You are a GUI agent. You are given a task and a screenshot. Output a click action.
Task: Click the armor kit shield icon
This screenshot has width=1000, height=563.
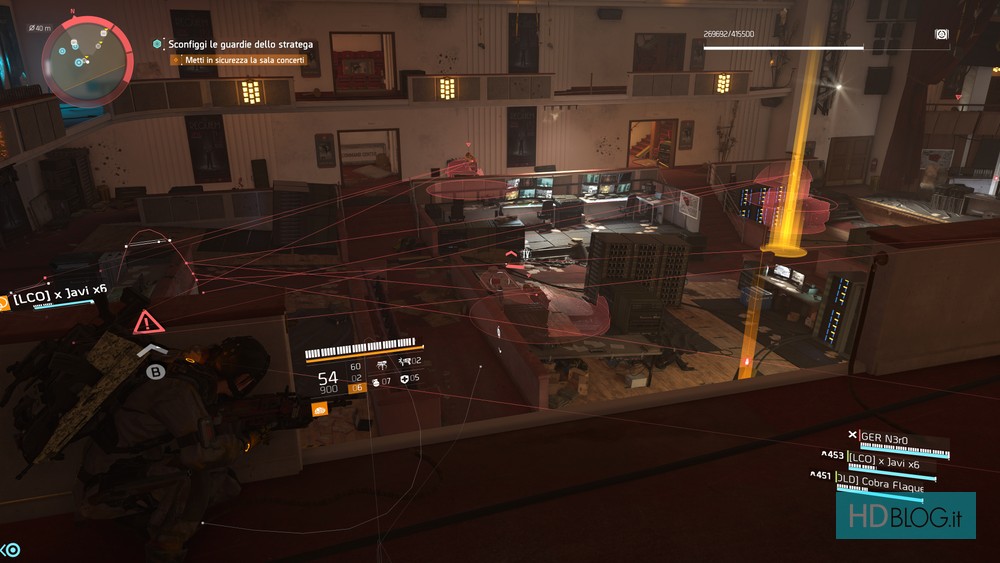click(x=403, y=379)
